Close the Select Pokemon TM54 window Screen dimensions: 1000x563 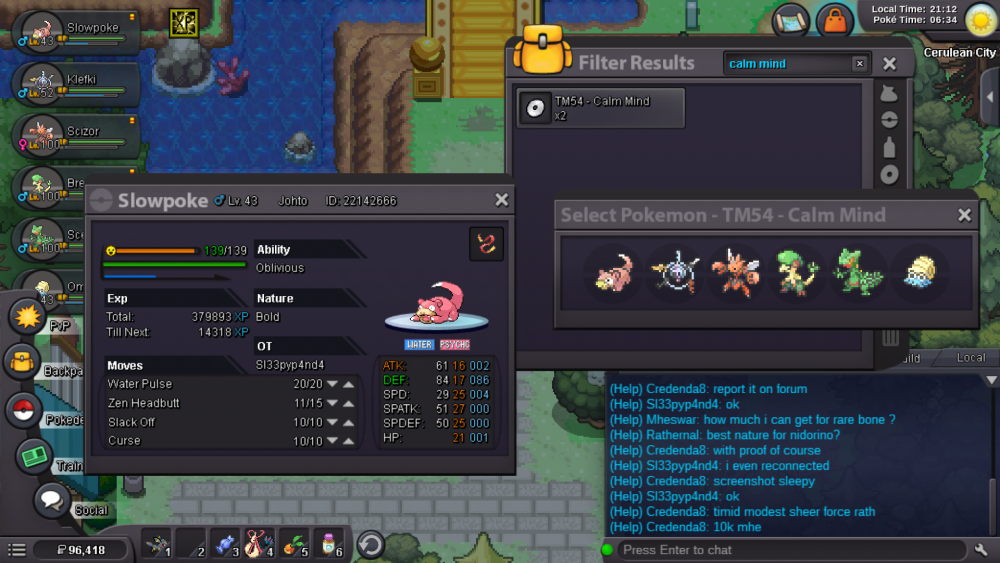pos(964,215)
